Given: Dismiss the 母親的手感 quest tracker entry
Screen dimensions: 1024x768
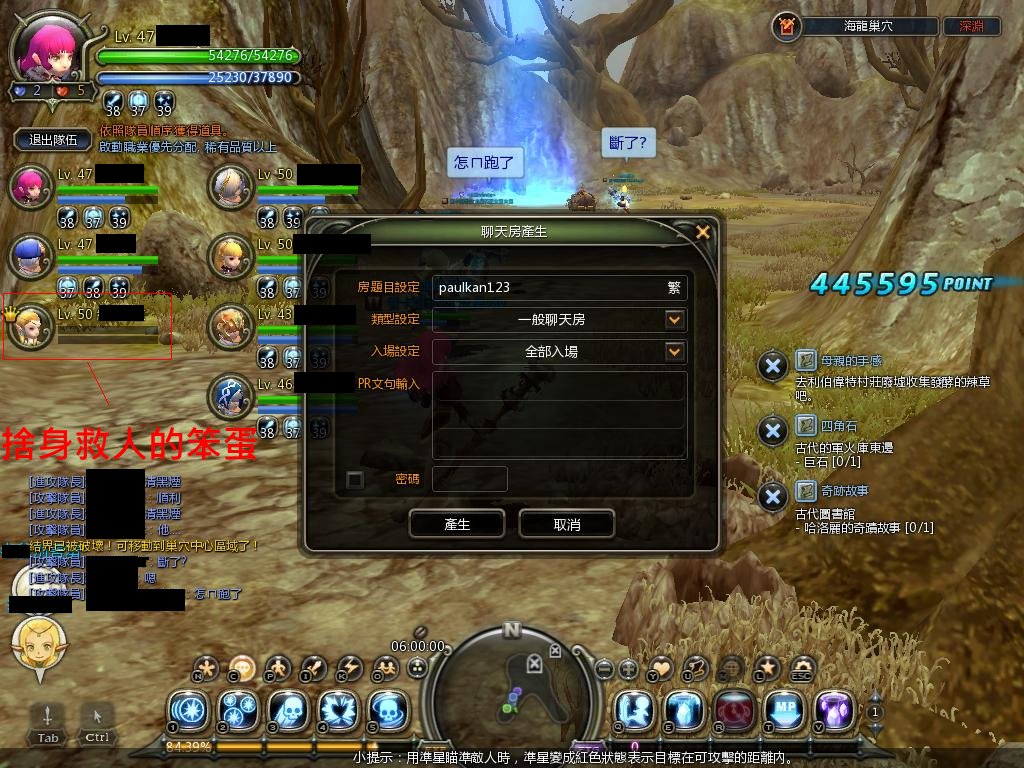Looking at the screenshot, I should (772, 366).
